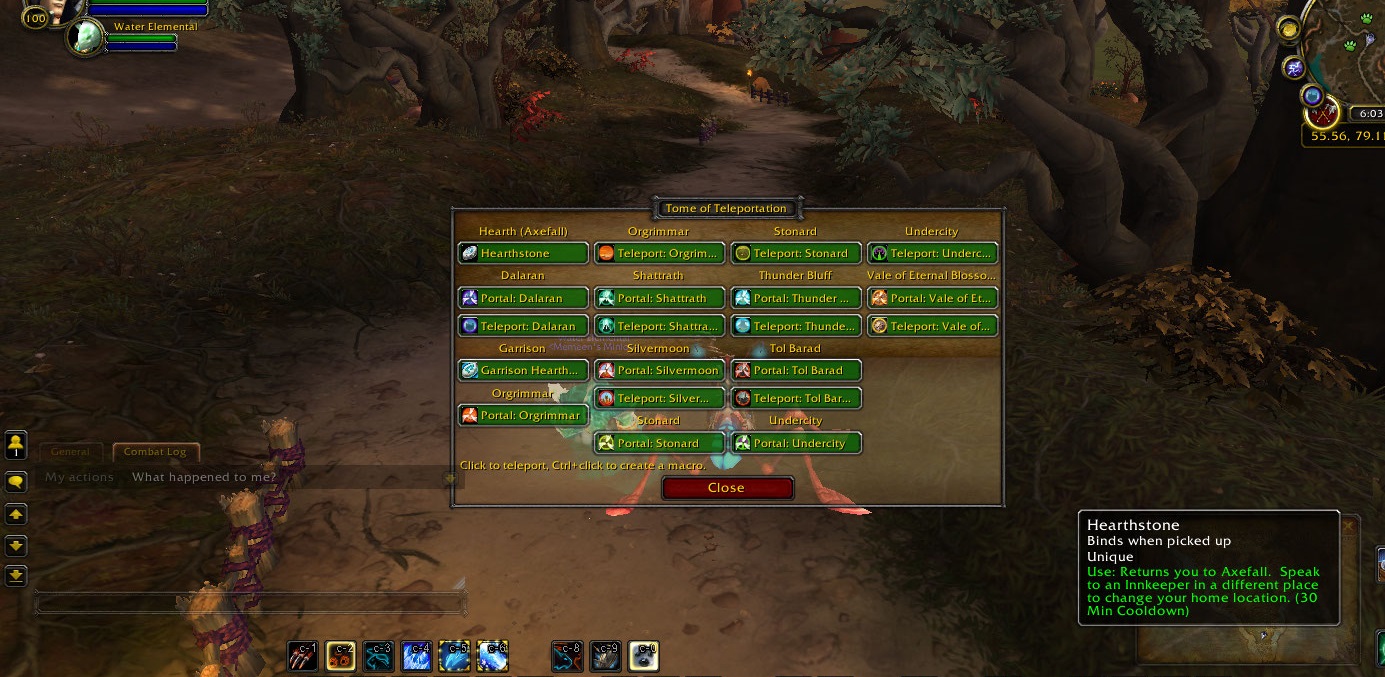
Task: Switch to the General chat tab
Action: point(71,452)
